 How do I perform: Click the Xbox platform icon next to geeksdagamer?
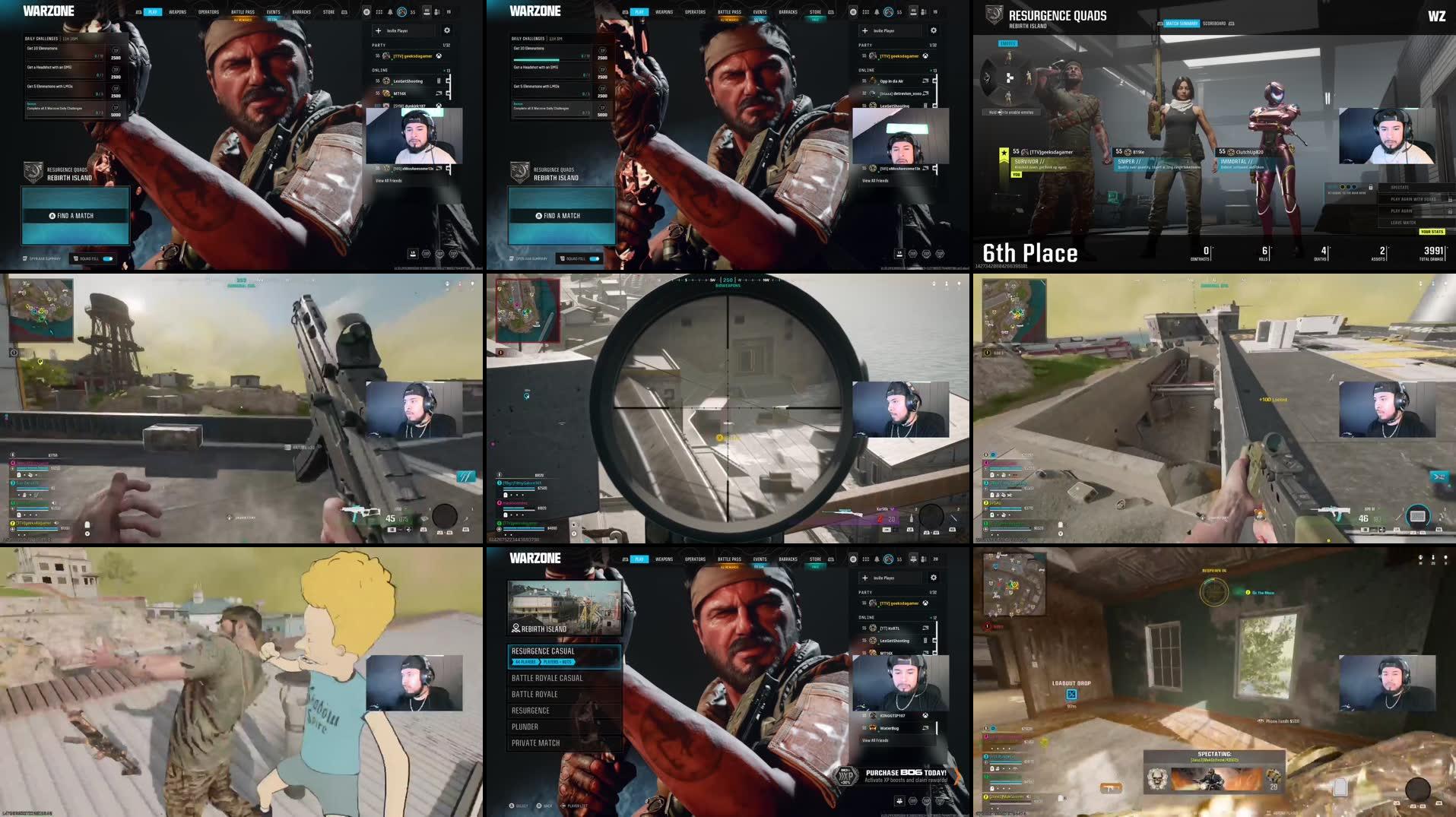tap(439, 56)
